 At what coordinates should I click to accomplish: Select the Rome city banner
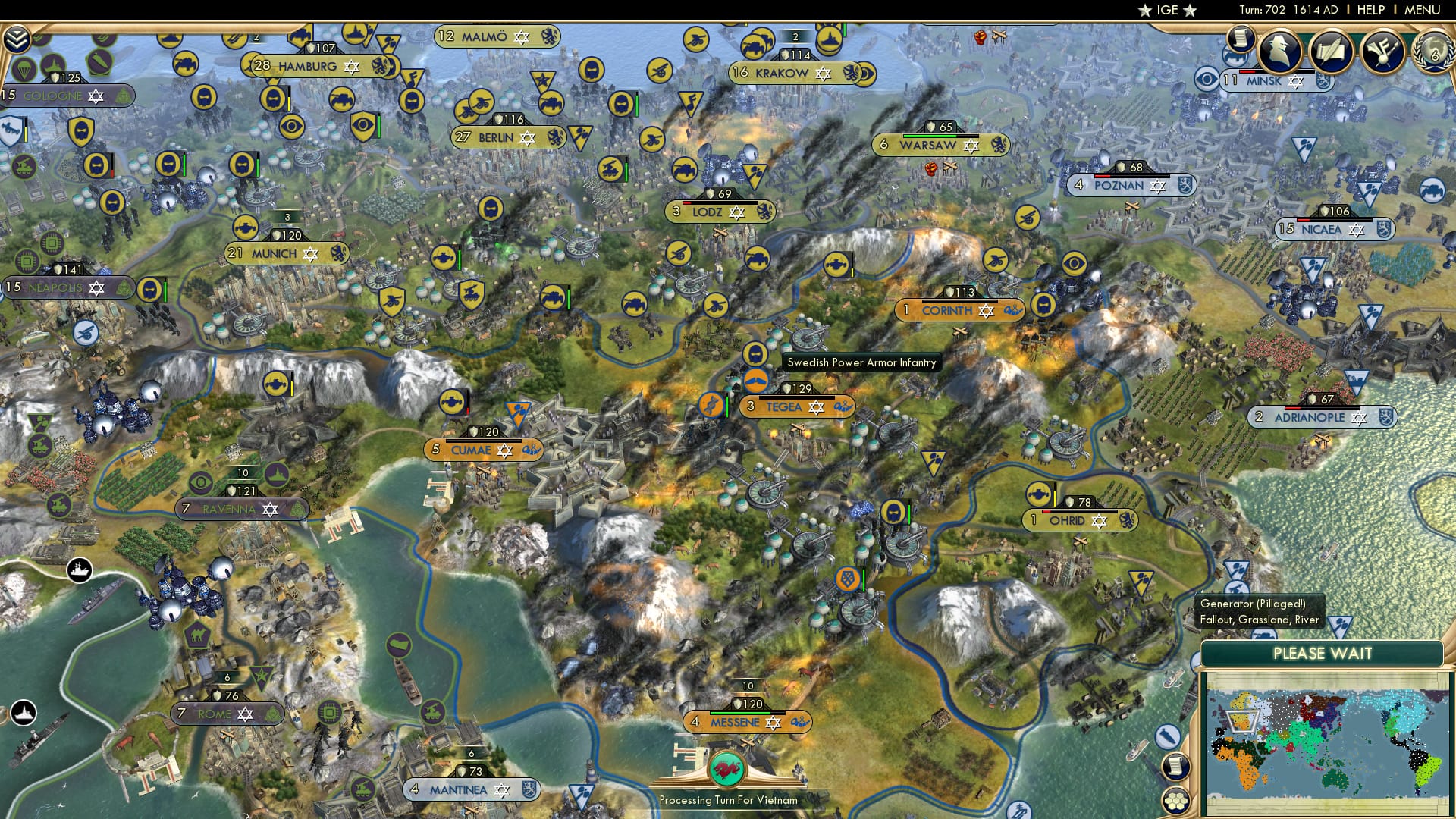tap(226, 713)
